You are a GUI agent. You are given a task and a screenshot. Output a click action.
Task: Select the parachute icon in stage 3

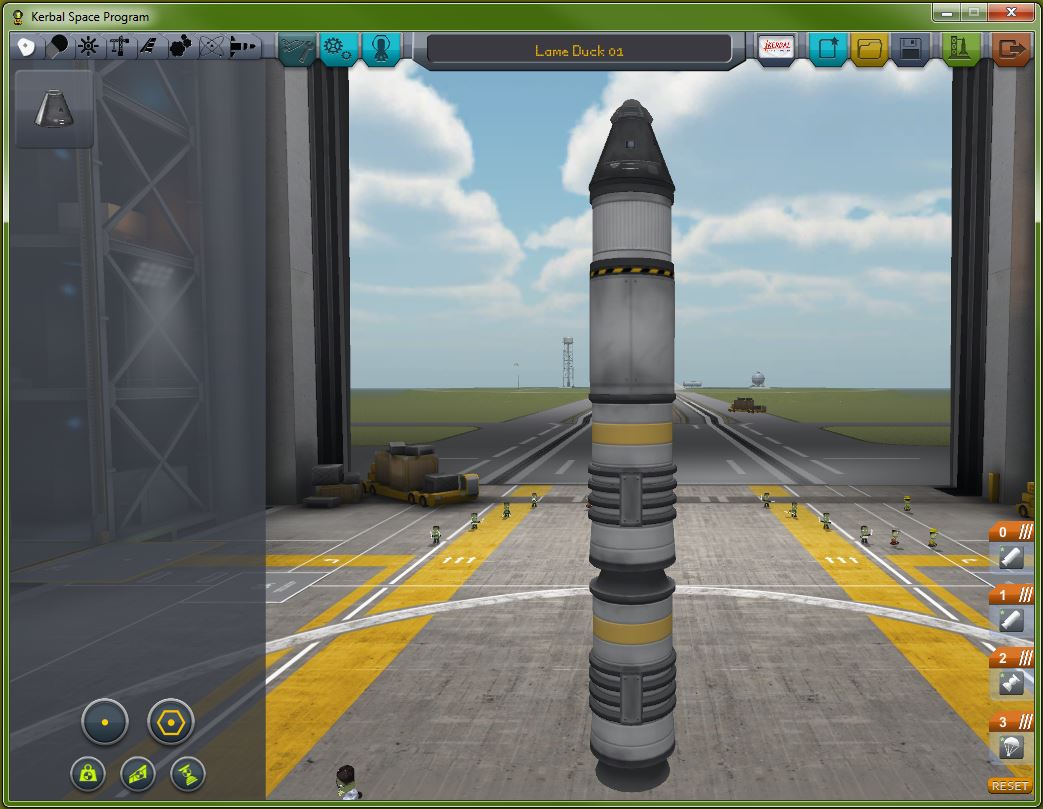point(1010,746)
